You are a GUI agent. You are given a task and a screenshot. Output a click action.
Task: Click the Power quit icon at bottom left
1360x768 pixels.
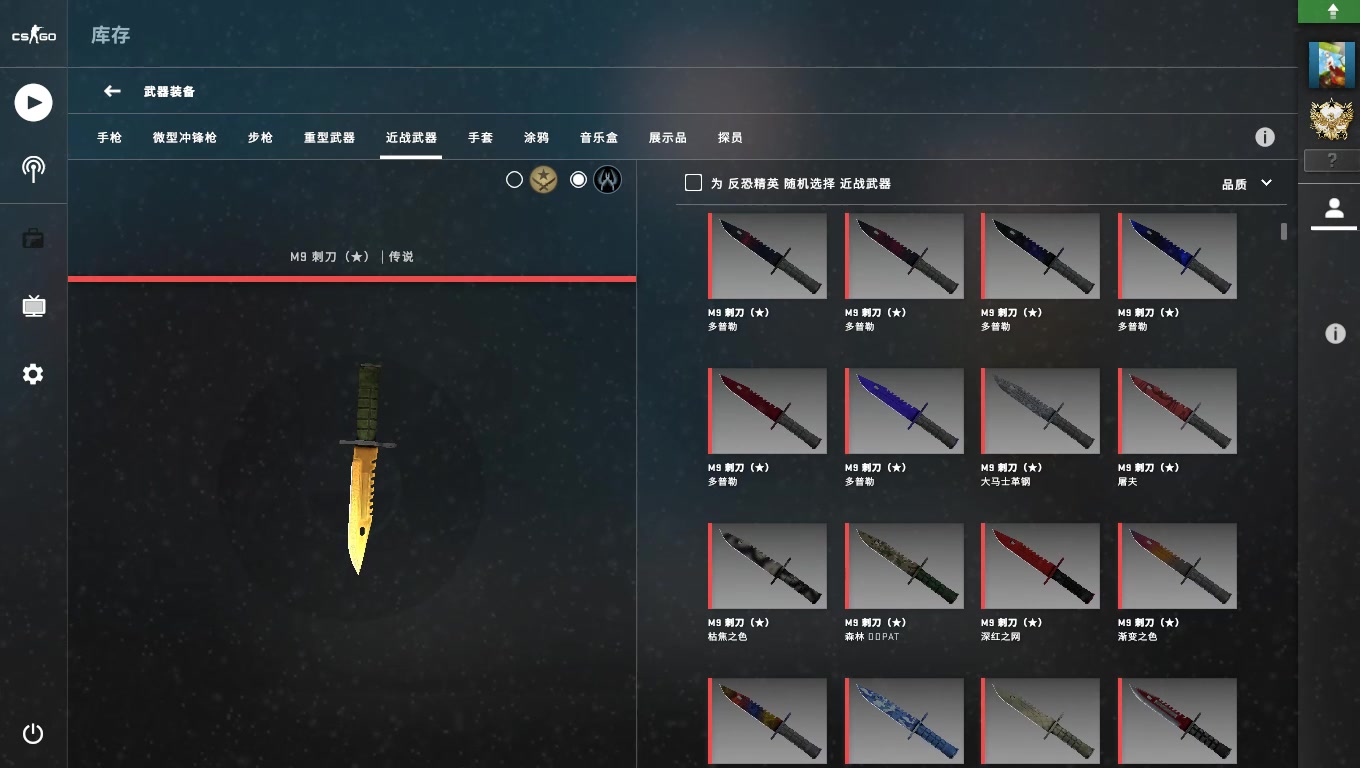pos(33,733)
